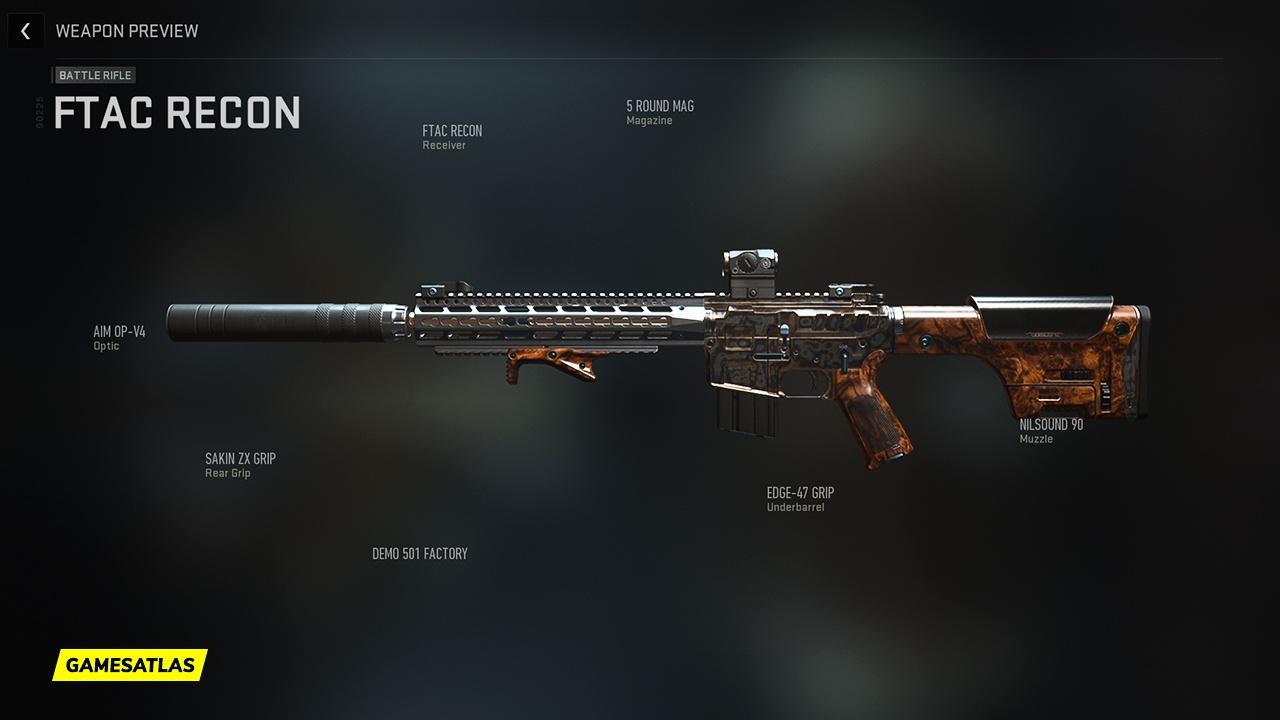Select the FTAC Recon receiver label

(452, 132)
